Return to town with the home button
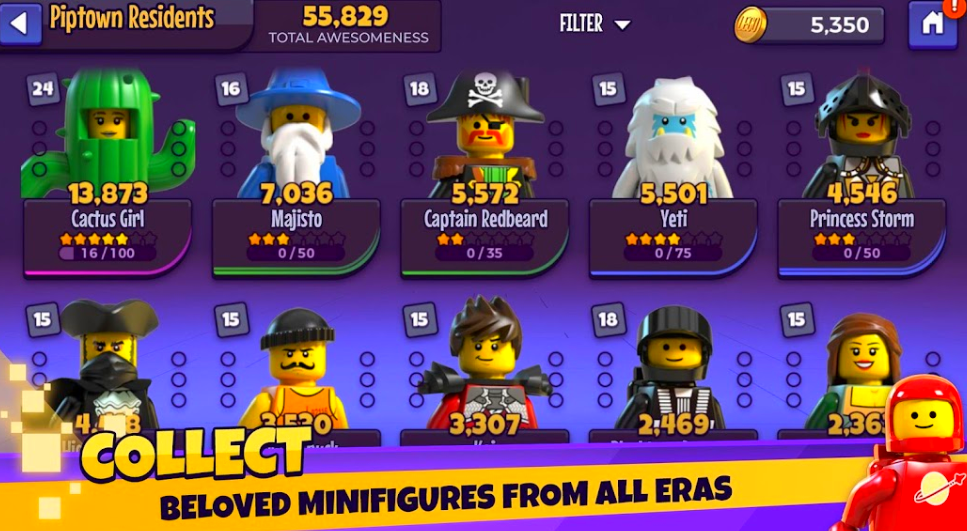967x531 pixels. (x=931, y=24)
